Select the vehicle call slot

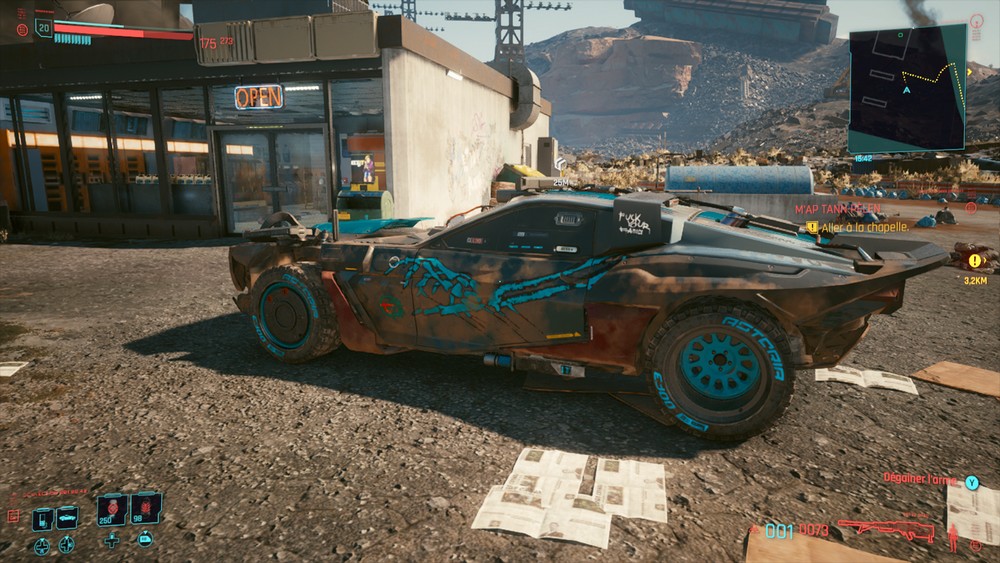67,517
